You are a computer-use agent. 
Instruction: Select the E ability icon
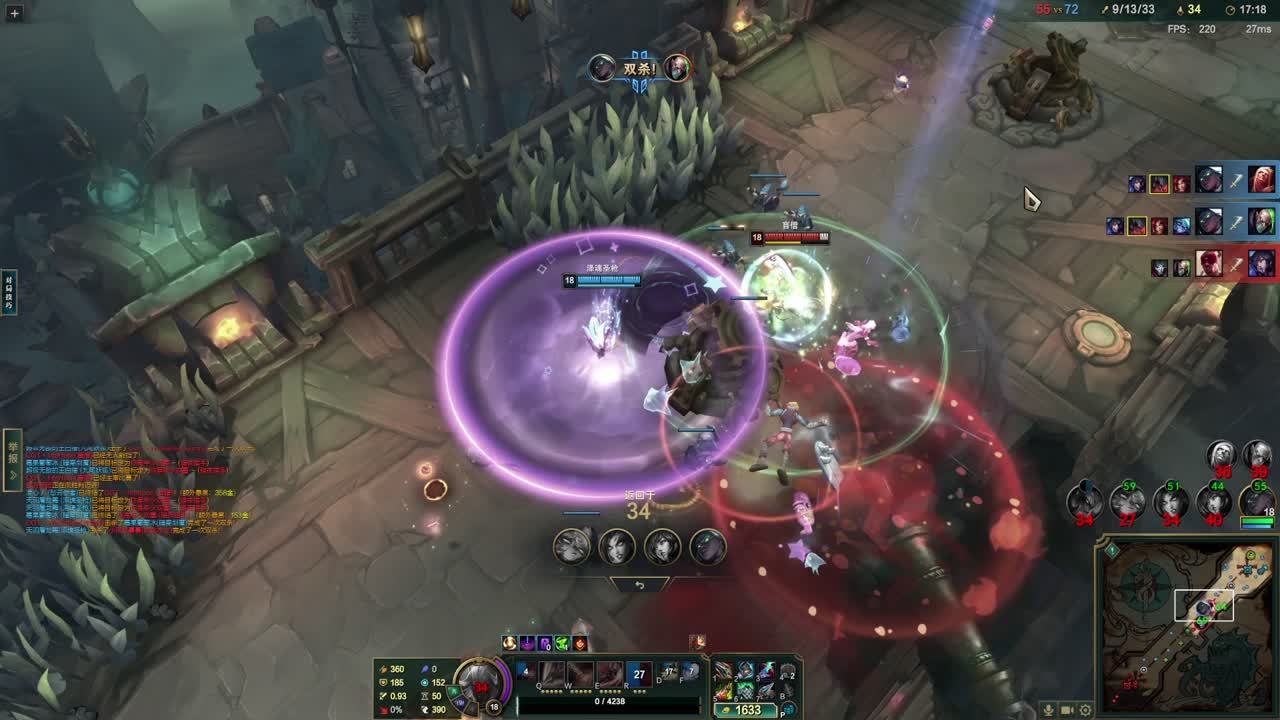(x=610, y=674)
